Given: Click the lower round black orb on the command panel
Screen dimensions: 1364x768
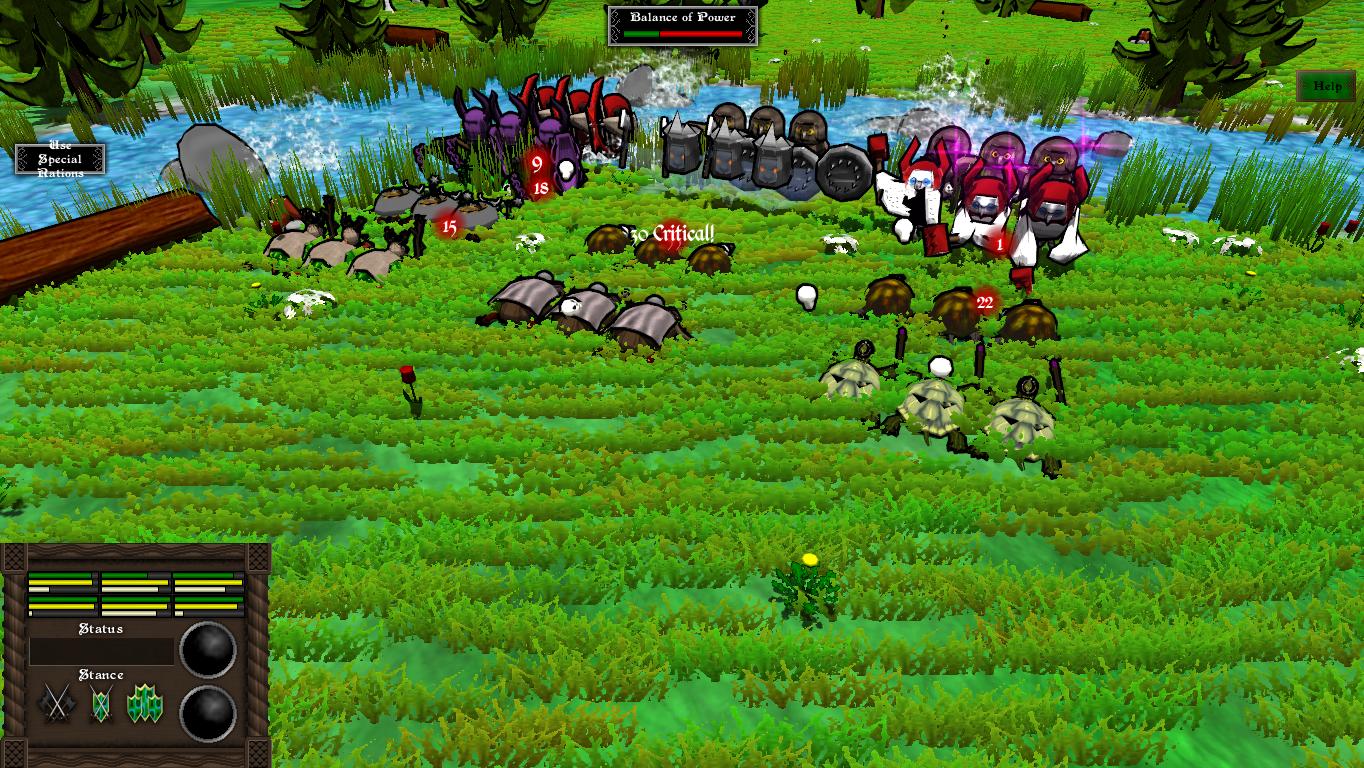Looking at the screenshot, I should (x=208, y=715).
